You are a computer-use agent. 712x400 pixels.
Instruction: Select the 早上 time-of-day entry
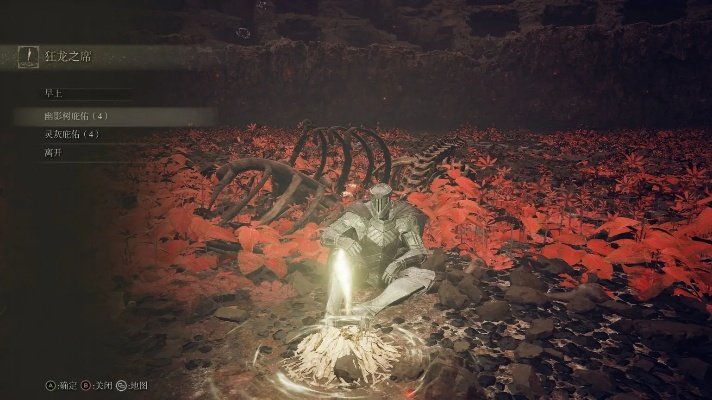[53, 93]
